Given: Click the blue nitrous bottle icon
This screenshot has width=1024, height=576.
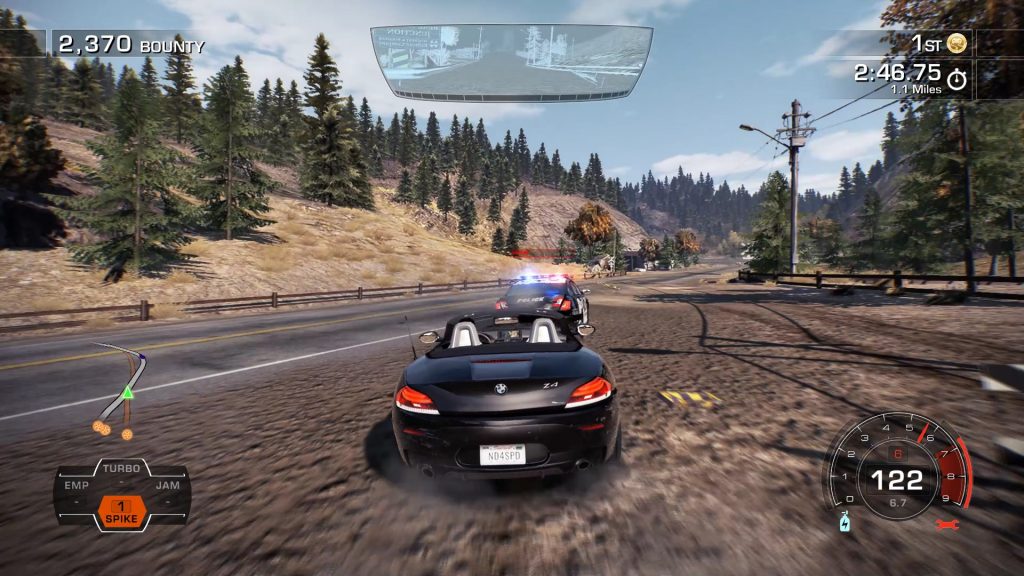Looking at the screenshot, I should (x=844, y=522).
